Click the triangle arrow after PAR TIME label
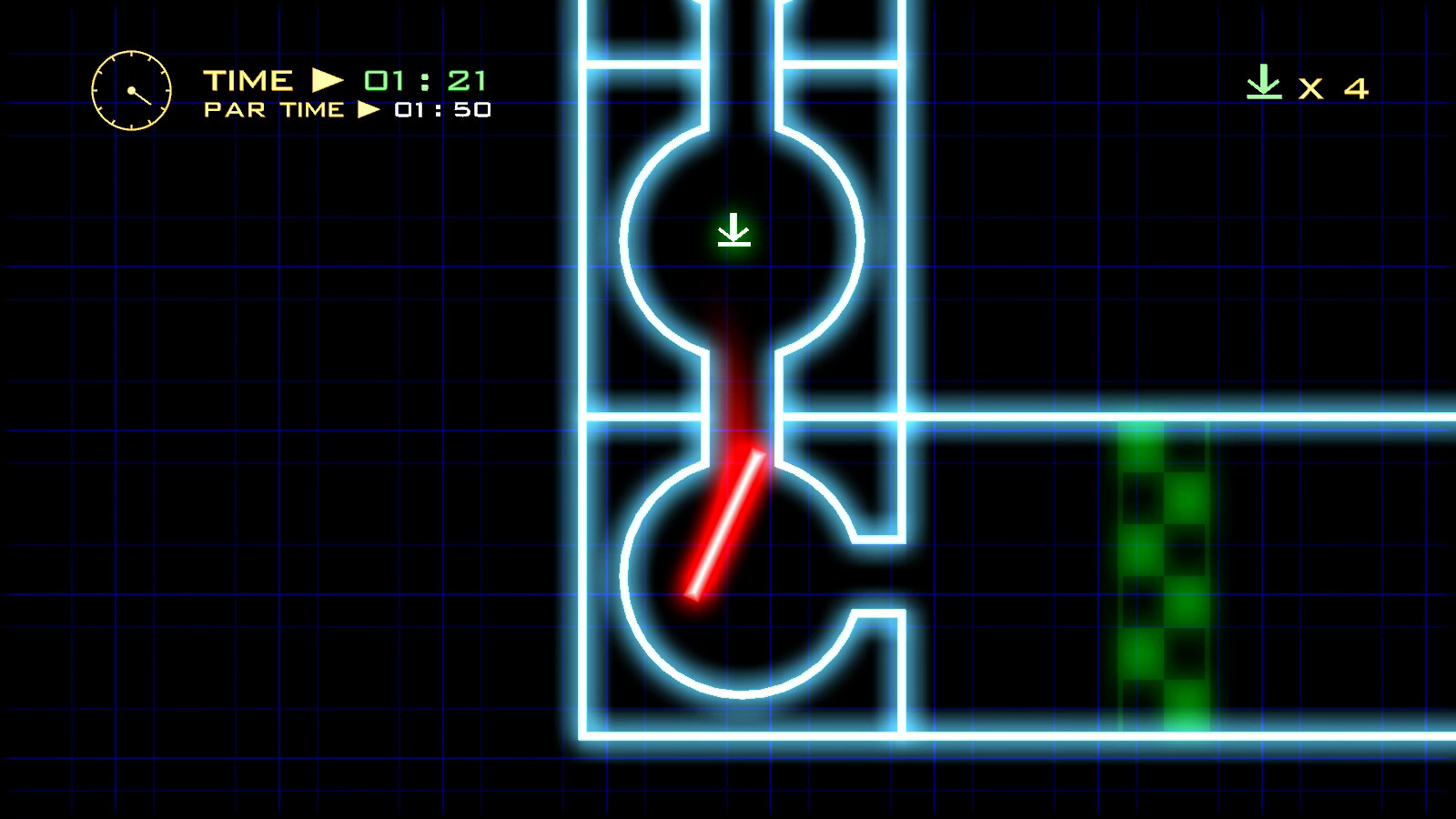 click(370, 110)
